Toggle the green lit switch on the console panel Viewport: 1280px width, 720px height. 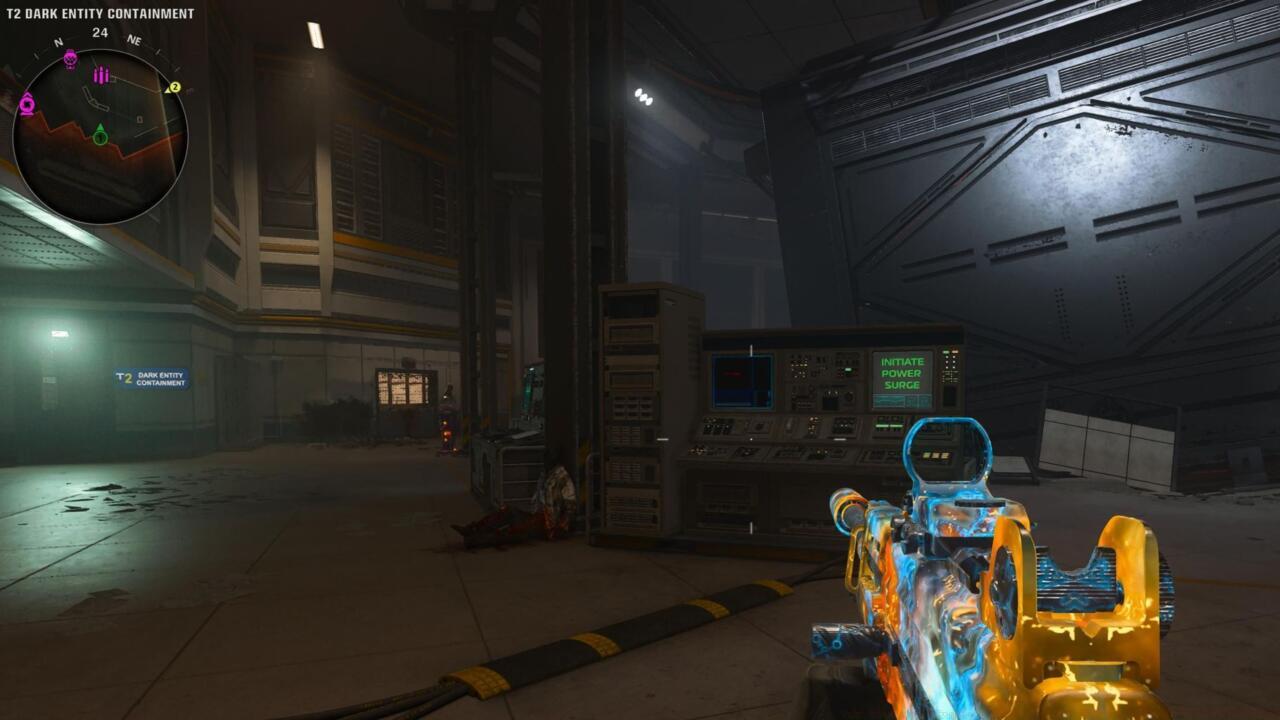(x=847, y=368)
